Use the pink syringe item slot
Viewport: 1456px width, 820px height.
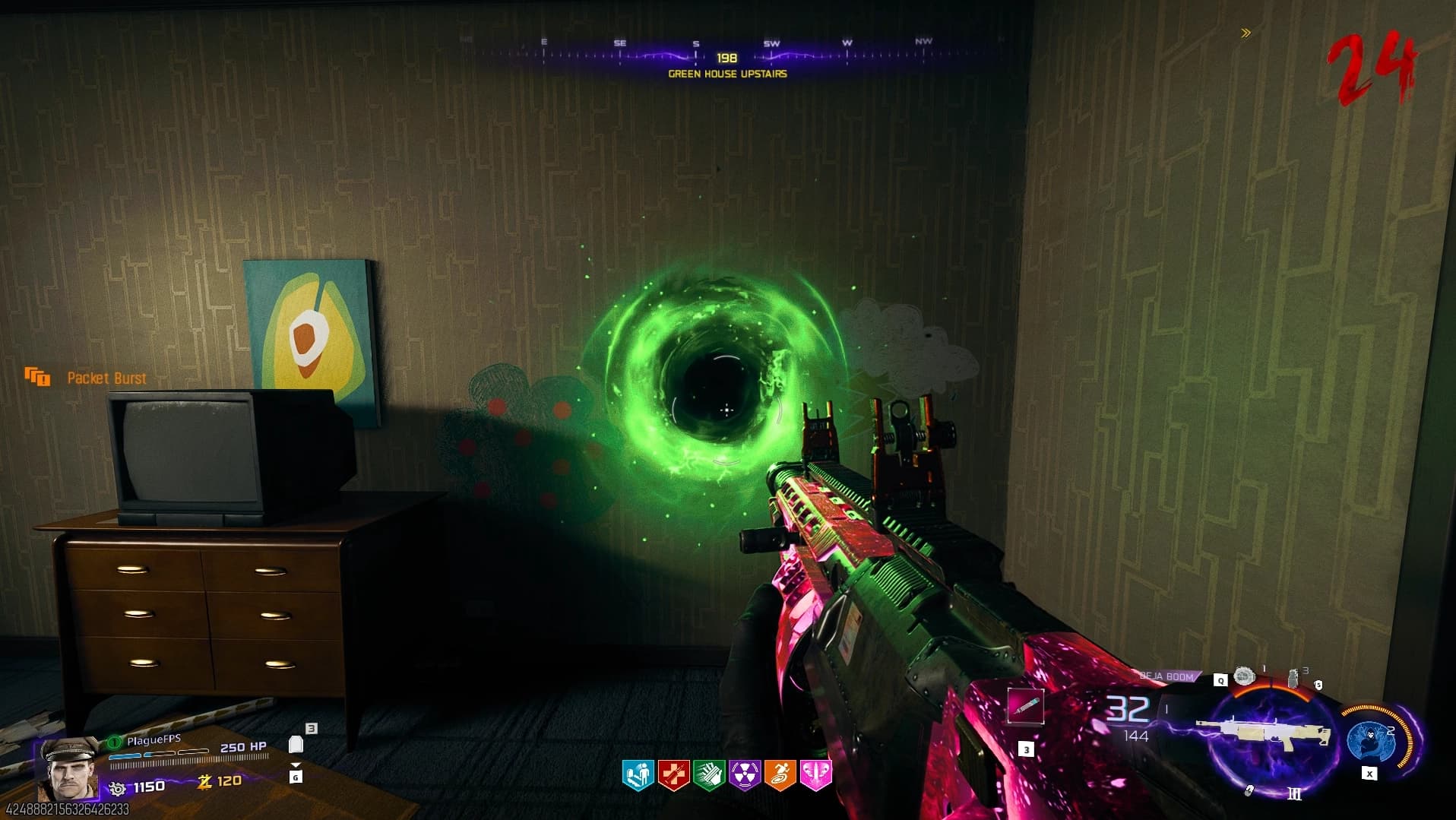click(1025, 707)
